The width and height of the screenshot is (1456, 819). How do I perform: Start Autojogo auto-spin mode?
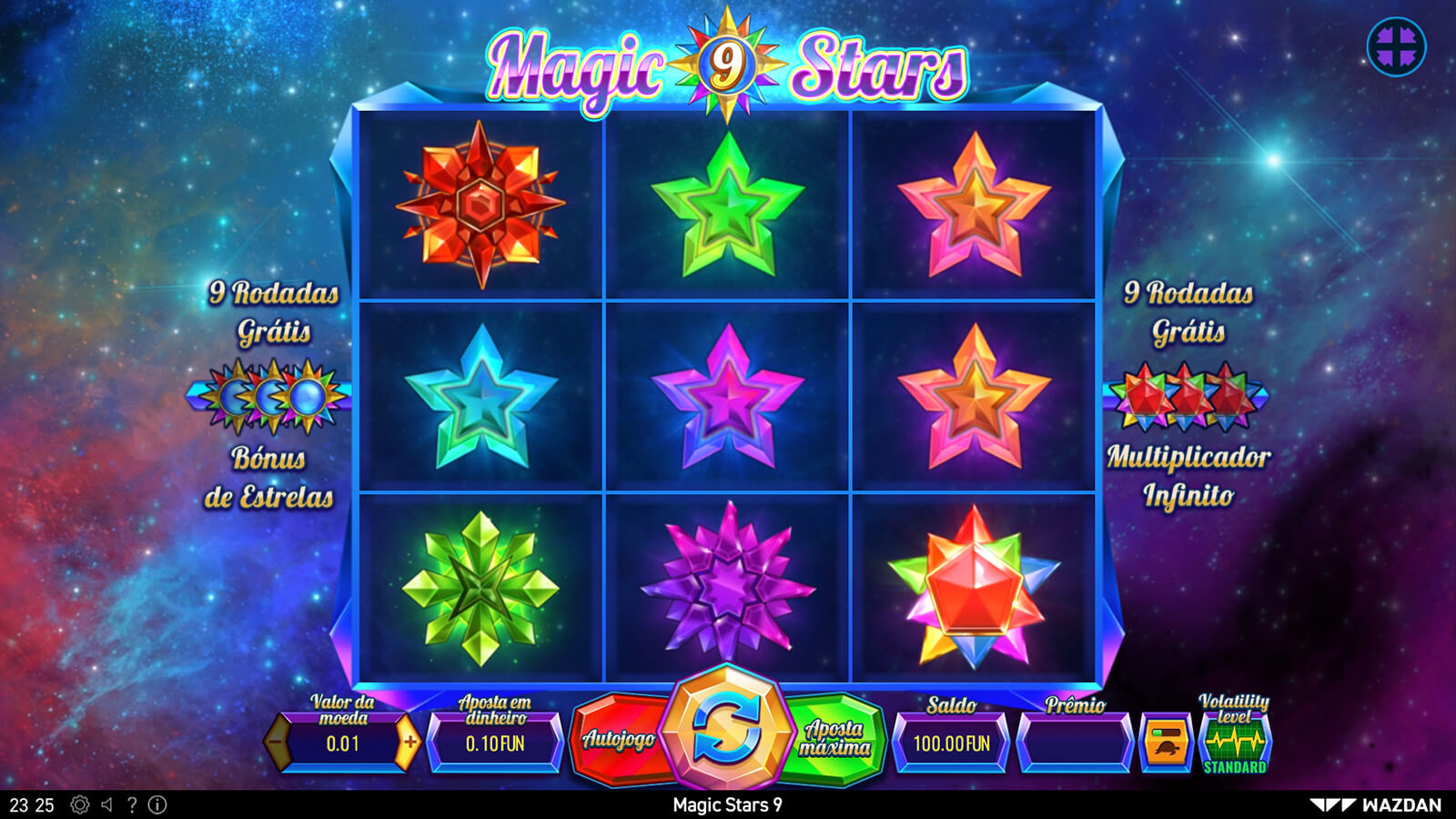click(x=619, y=741)
